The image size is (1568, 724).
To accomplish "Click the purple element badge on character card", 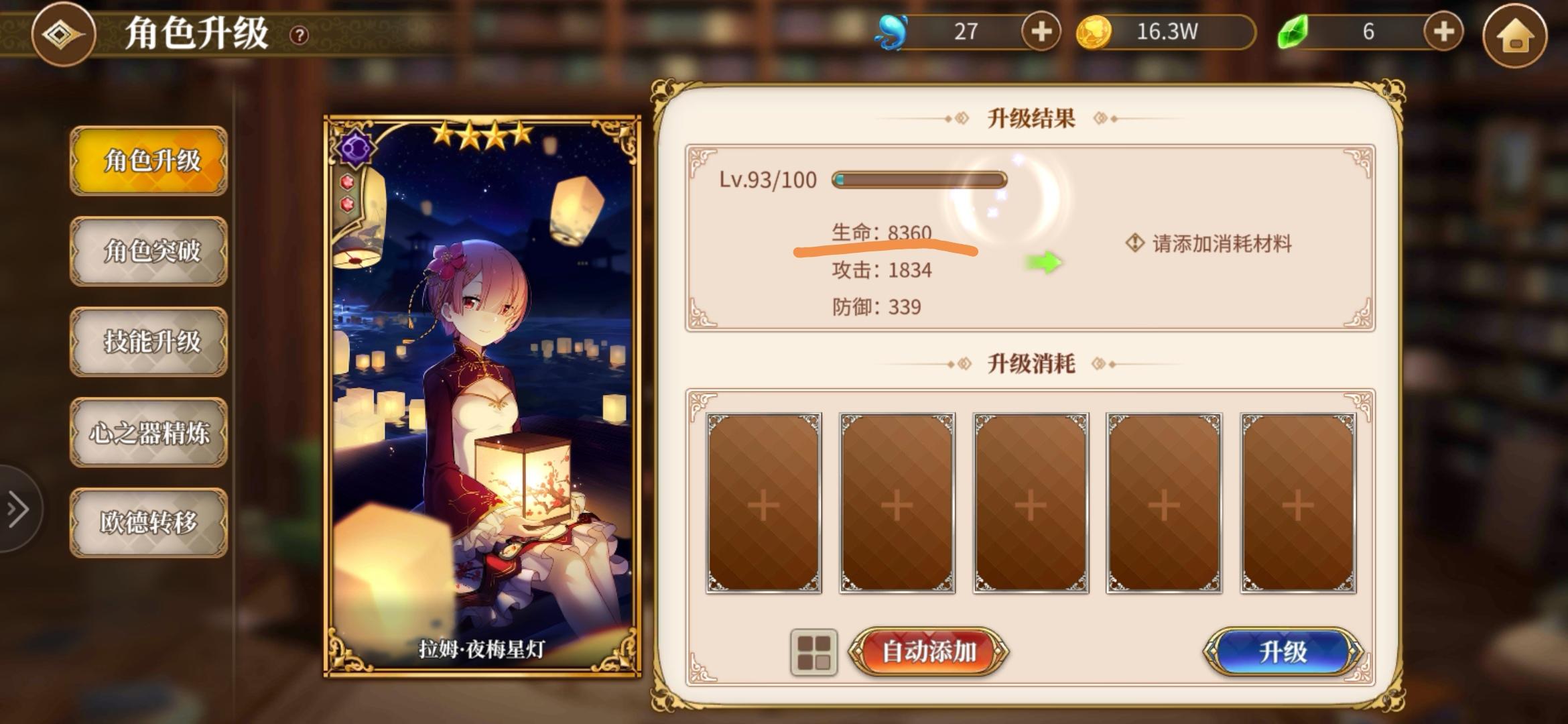I will tap(358, 147).
